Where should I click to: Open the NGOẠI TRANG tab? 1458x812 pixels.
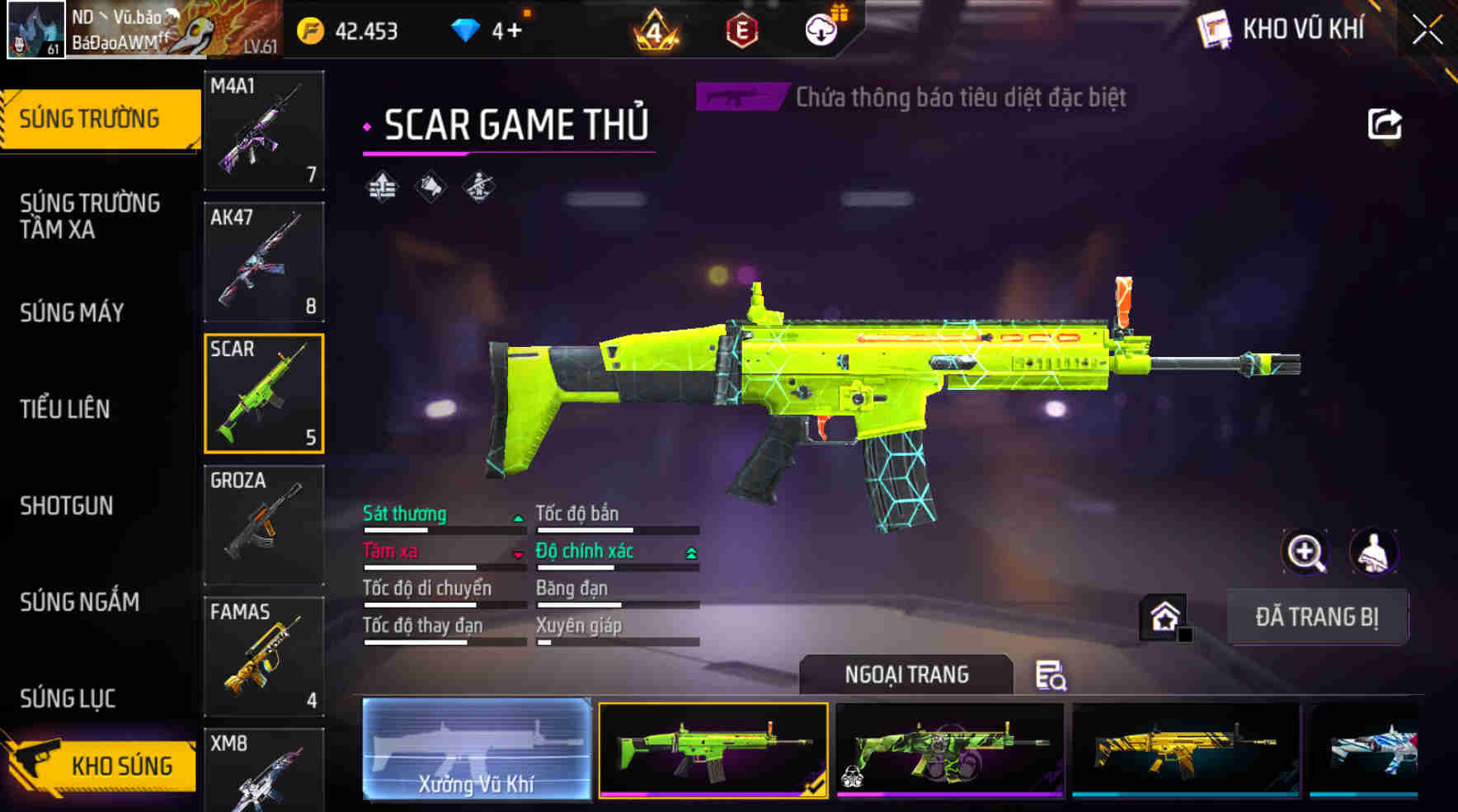pyautogui.click(x=904, y=674)
